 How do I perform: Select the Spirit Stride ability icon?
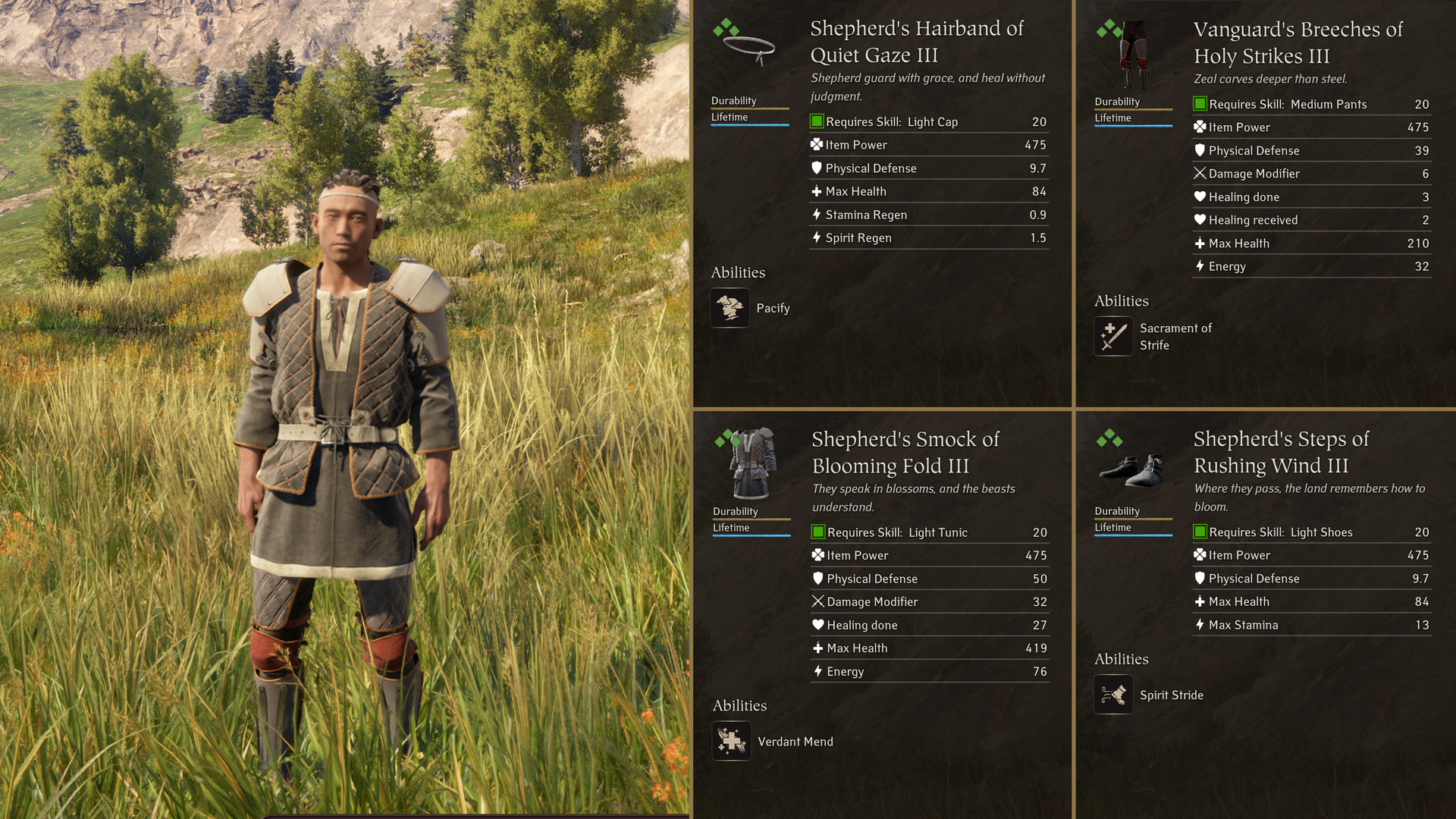click(x=1113, y=695)
